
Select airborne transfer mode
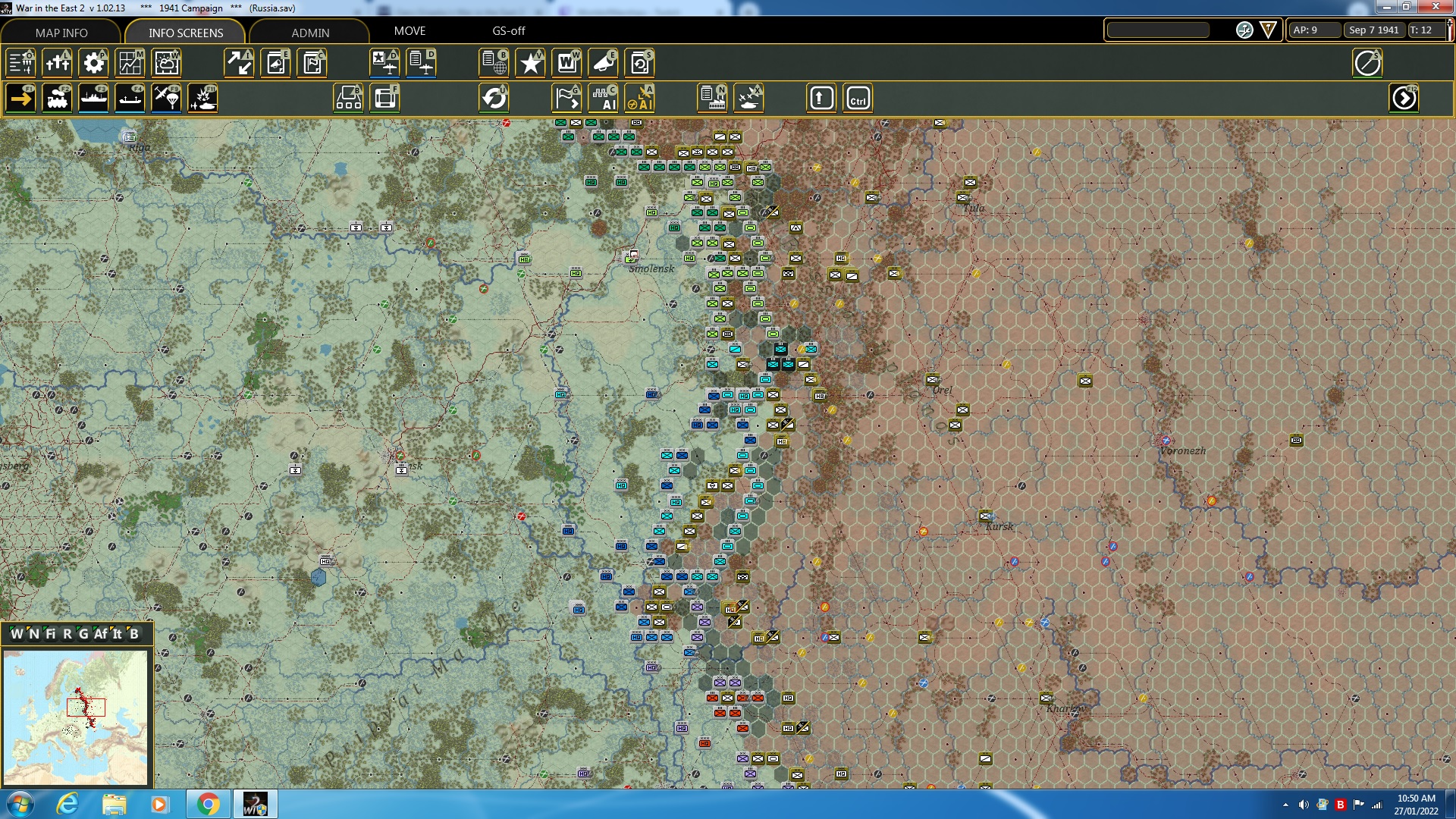click(x=166, y=98)
